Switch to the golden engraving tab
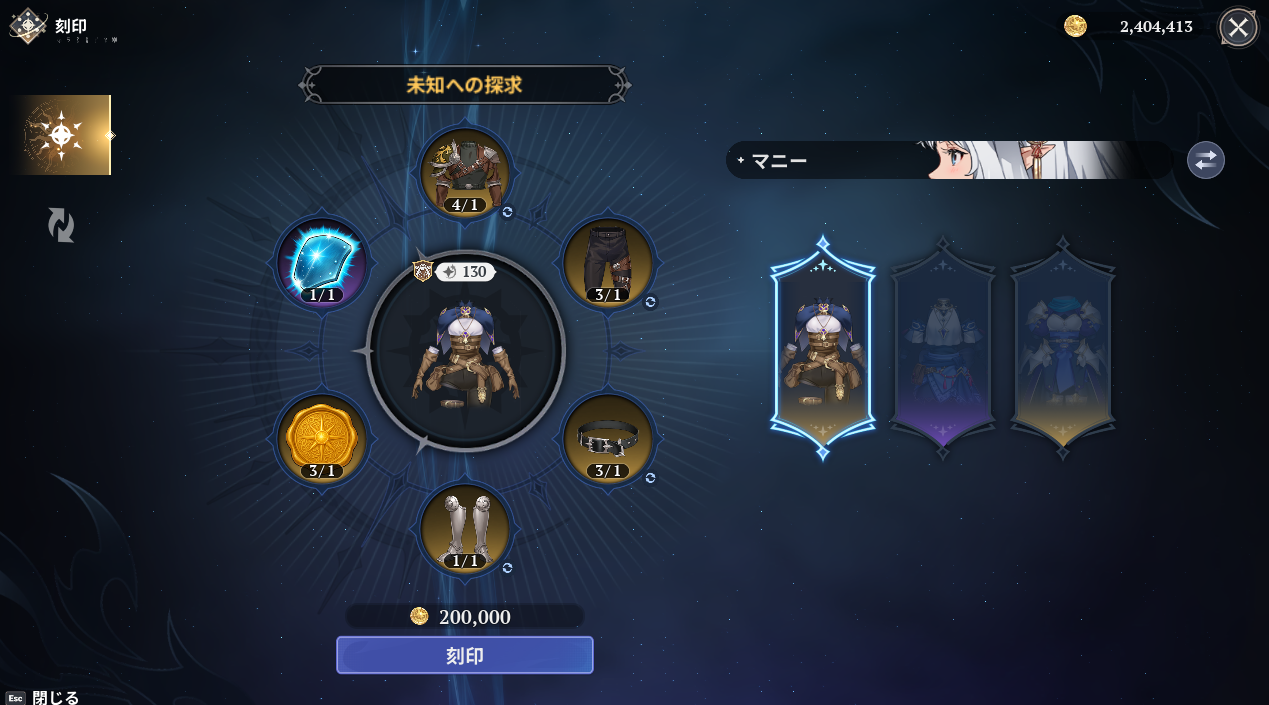 click(62, 135)
